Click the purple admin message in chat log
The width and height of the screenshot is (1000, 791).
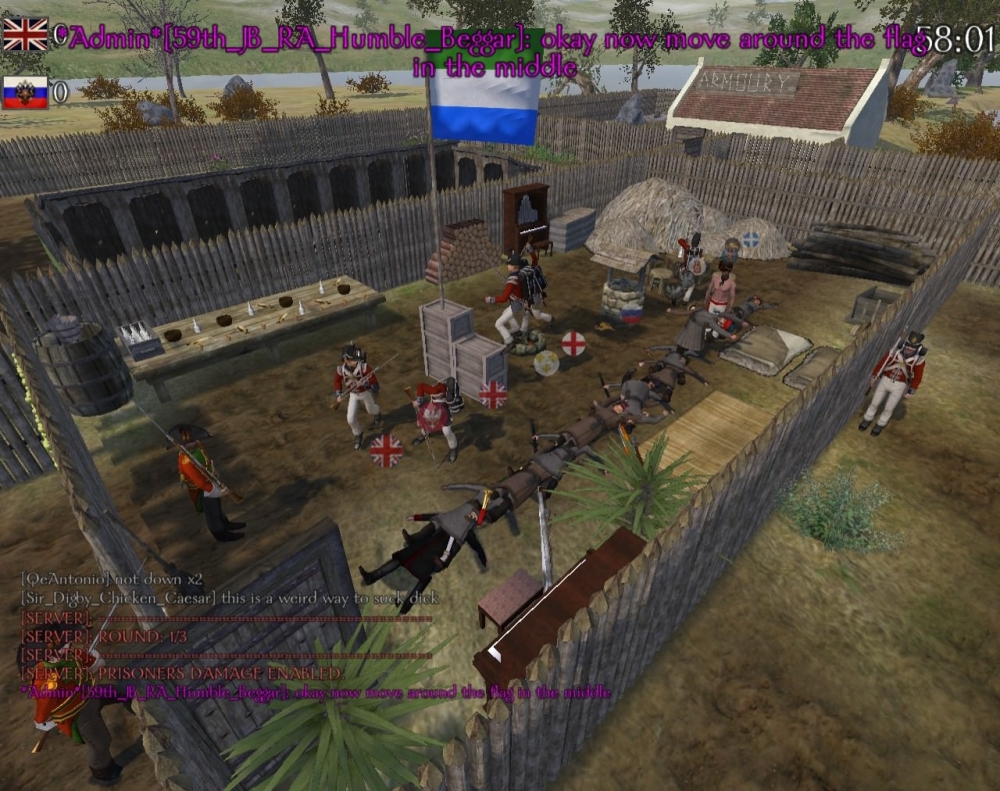click(x=315, y=692)
